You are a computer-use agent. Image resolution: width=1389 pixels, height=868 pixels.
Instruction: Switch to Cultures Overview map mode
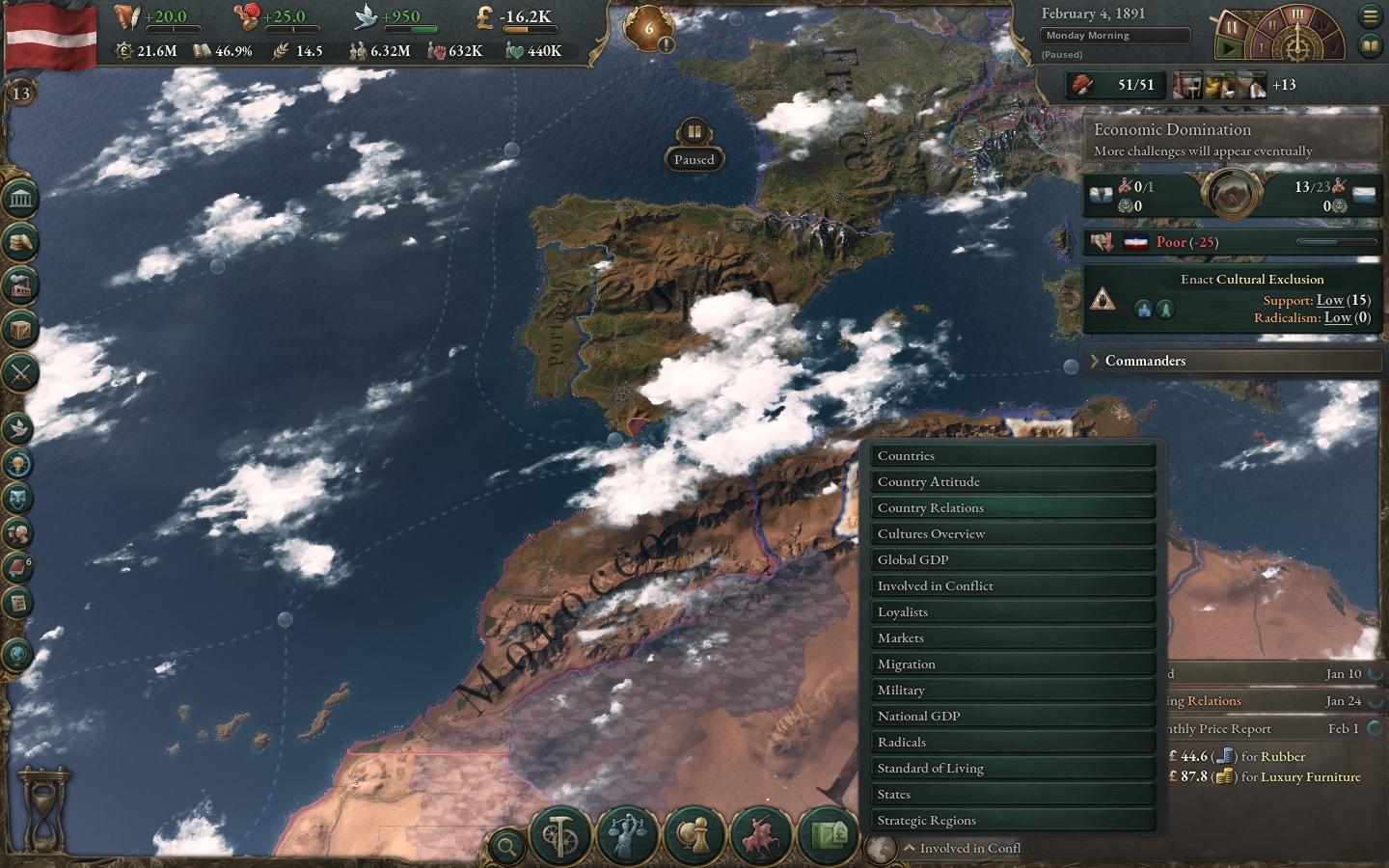pyautogui.click(x=1013, y=534)
